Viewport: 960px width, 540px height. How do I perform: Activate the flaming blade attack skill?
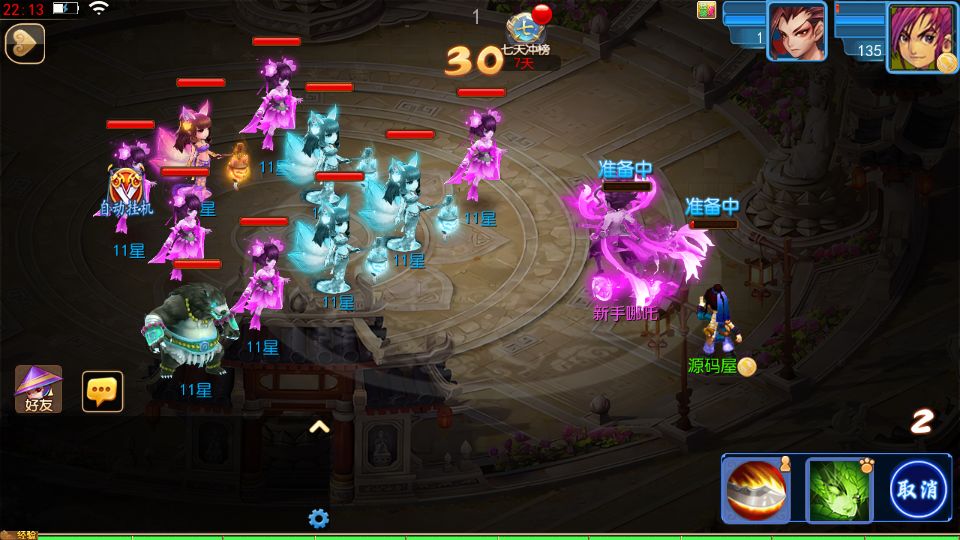pyautogui.click(x=757, y=489)
